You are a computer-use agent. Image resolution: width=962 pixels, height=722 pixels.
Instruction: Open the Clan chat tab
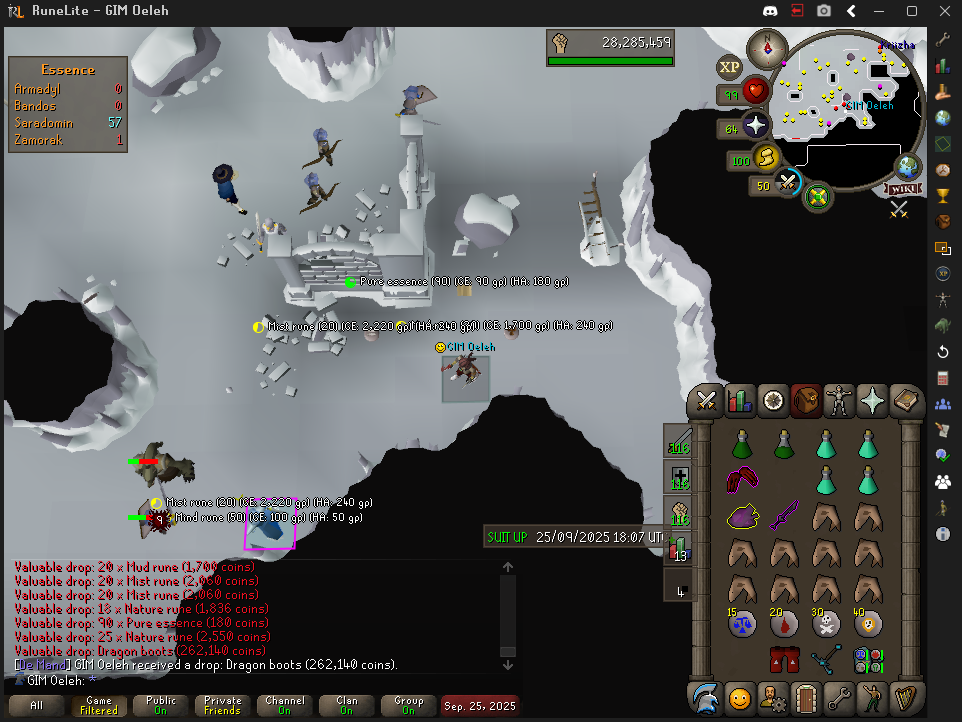[347, 705]
